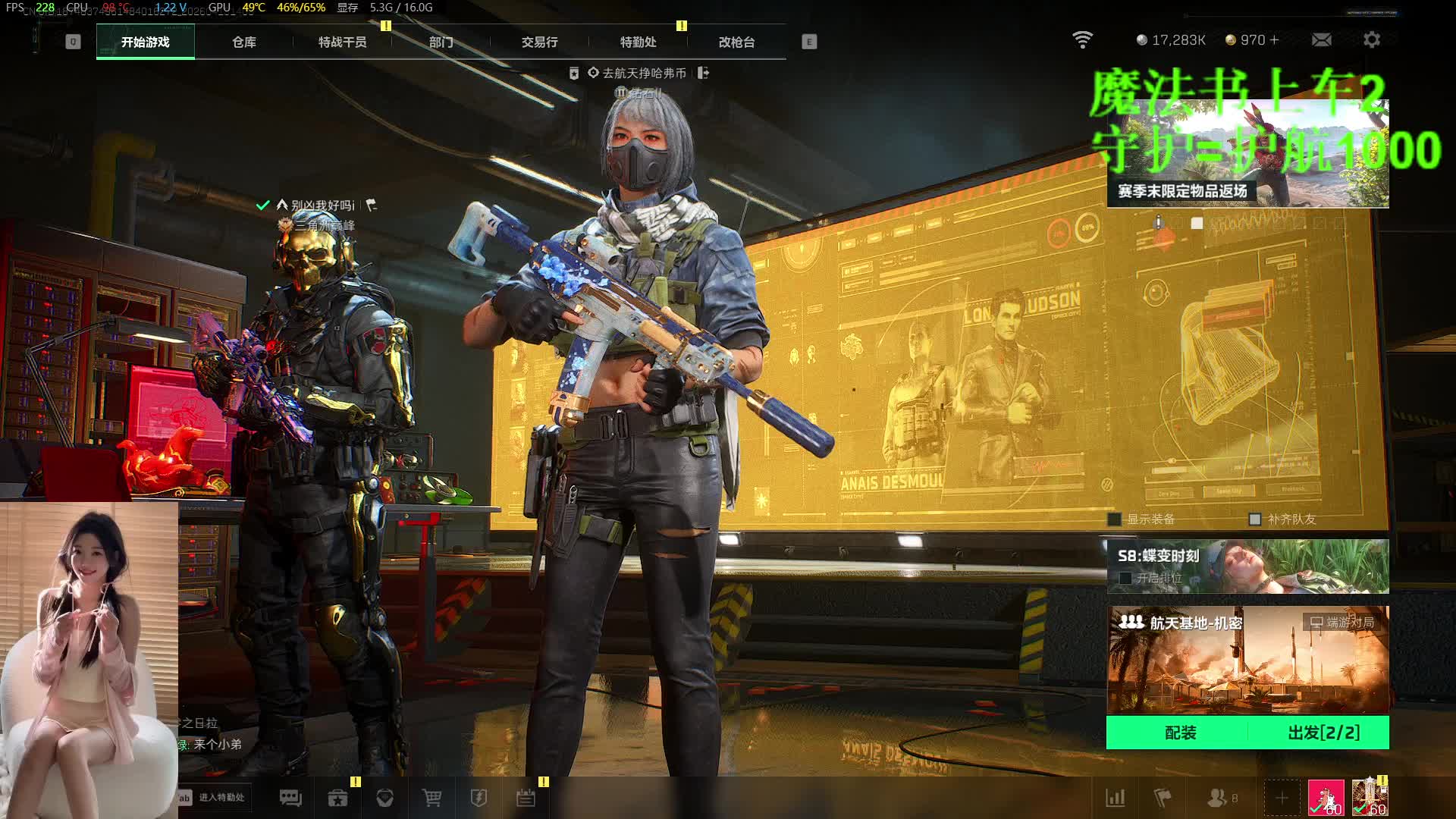
Task: Open the 改枪台 gunsmith tab
Action: coord(736,42)
